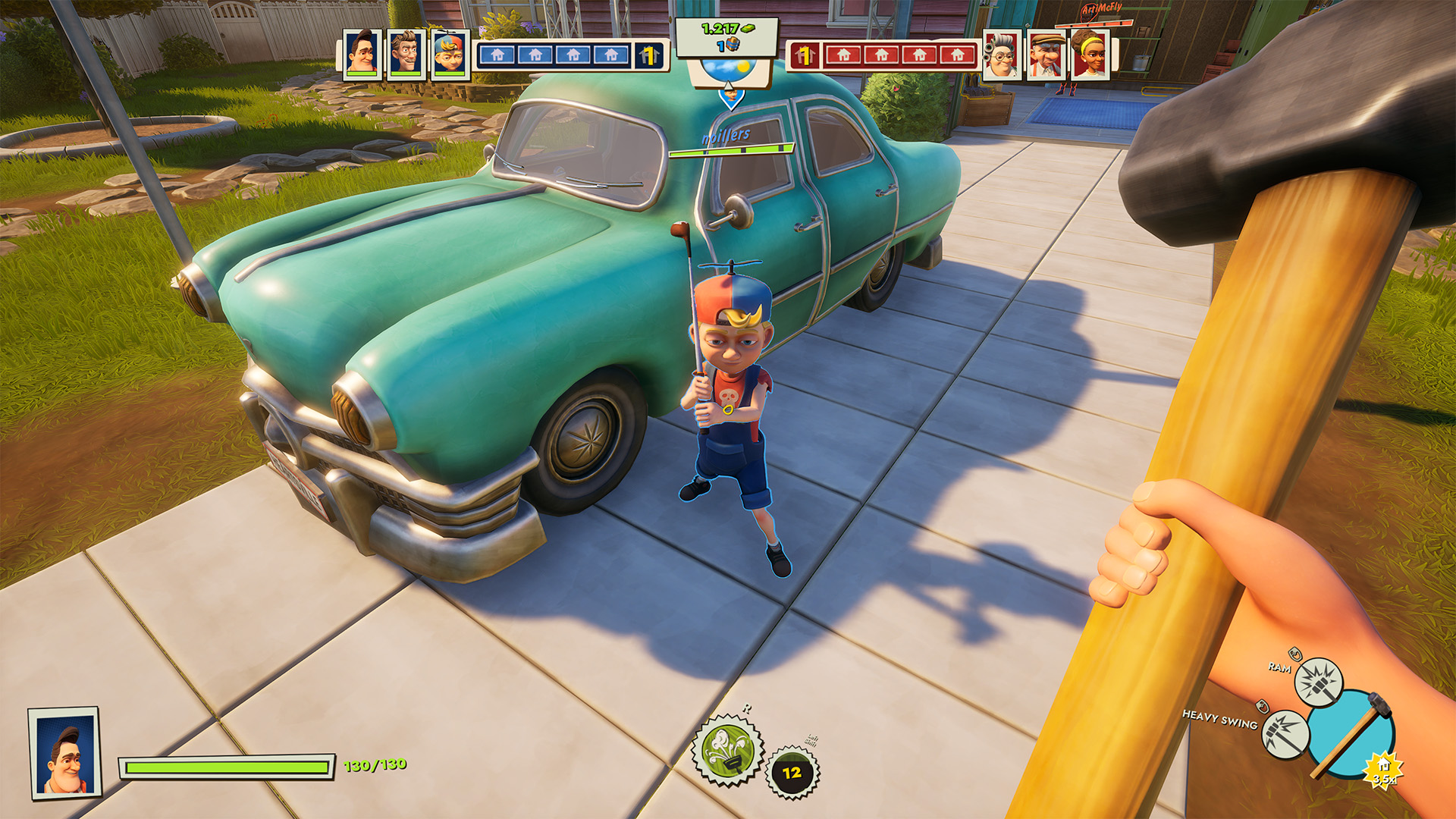Trigger the green steam vent ability

tap(726, 750)
